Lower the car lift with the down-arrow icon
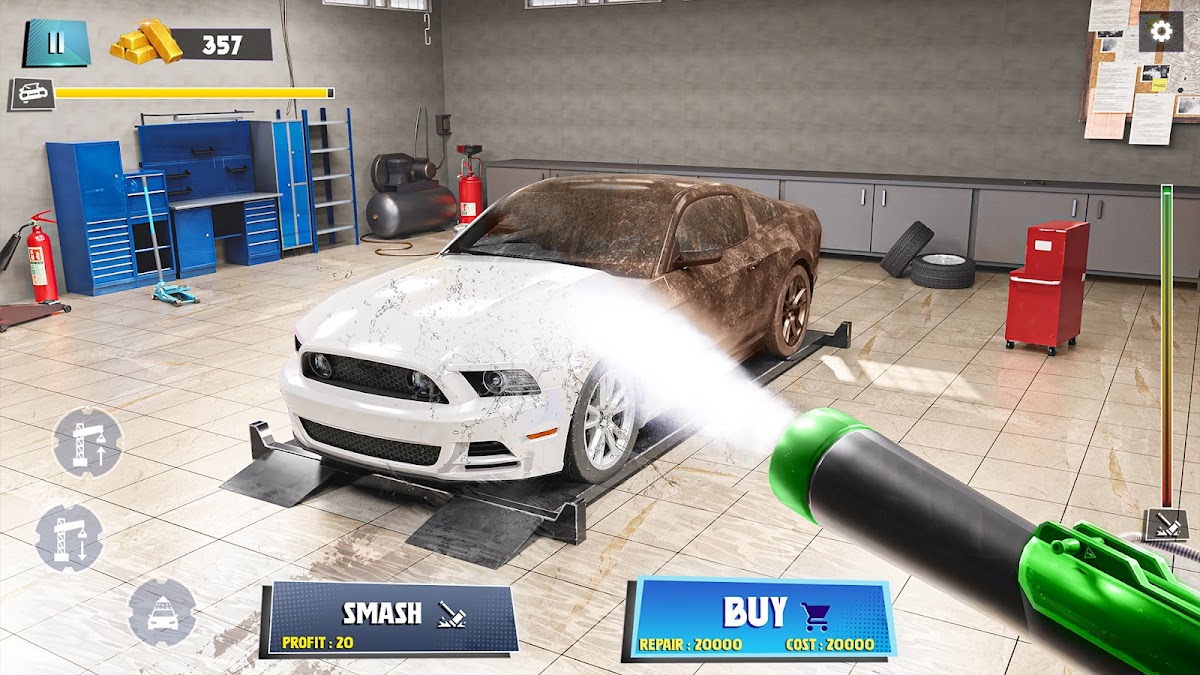The image size is (1200, 675). pyautogui.click(x=69, y=538)
